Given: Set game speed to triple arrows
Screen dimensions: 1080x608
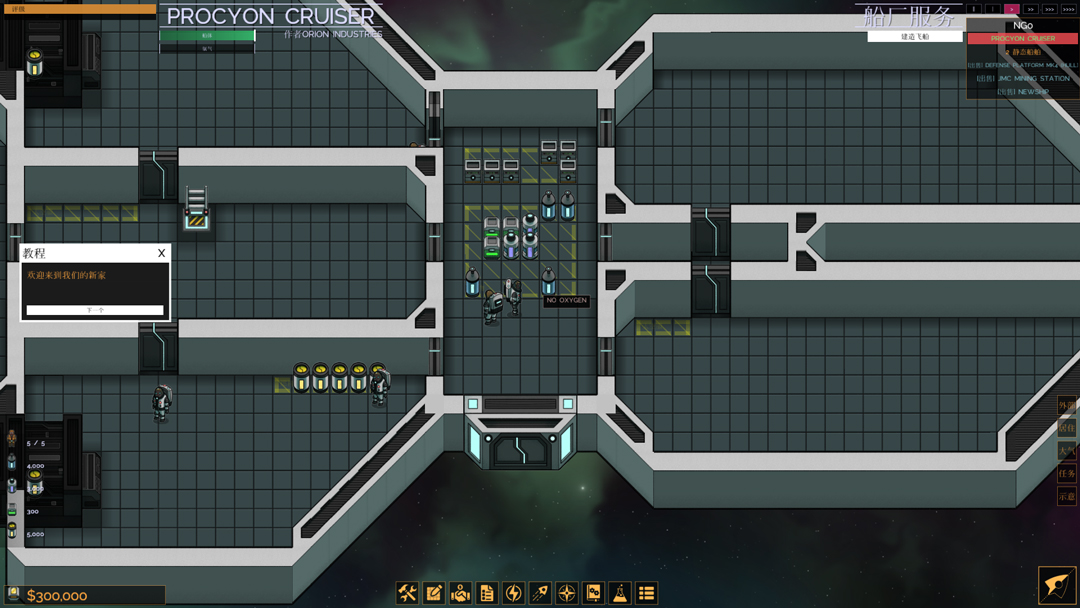Looking at the screenshot, I should 1049,9.
